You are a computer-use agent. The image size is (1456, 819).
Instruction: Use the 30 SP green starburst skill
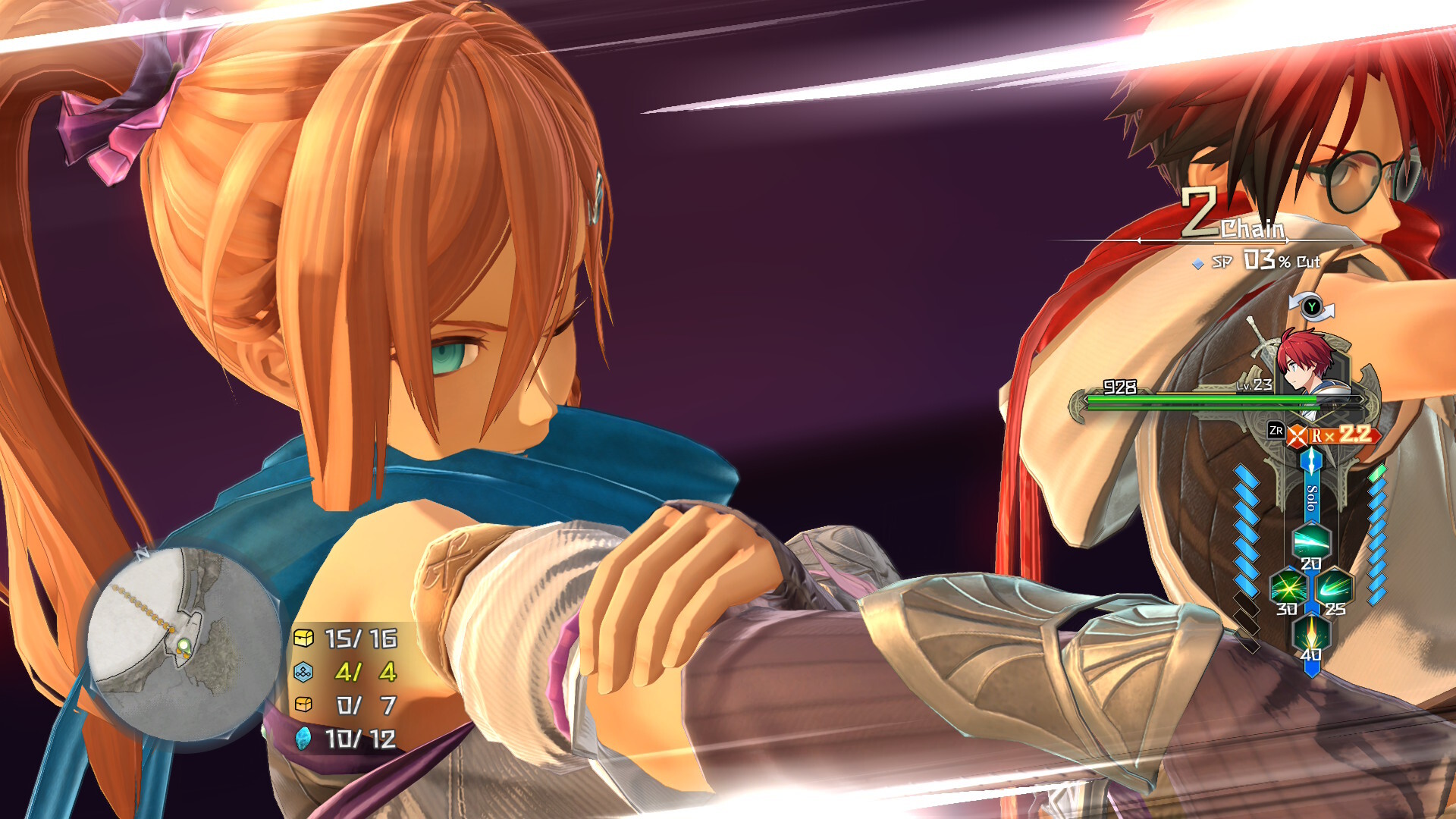1288,587
